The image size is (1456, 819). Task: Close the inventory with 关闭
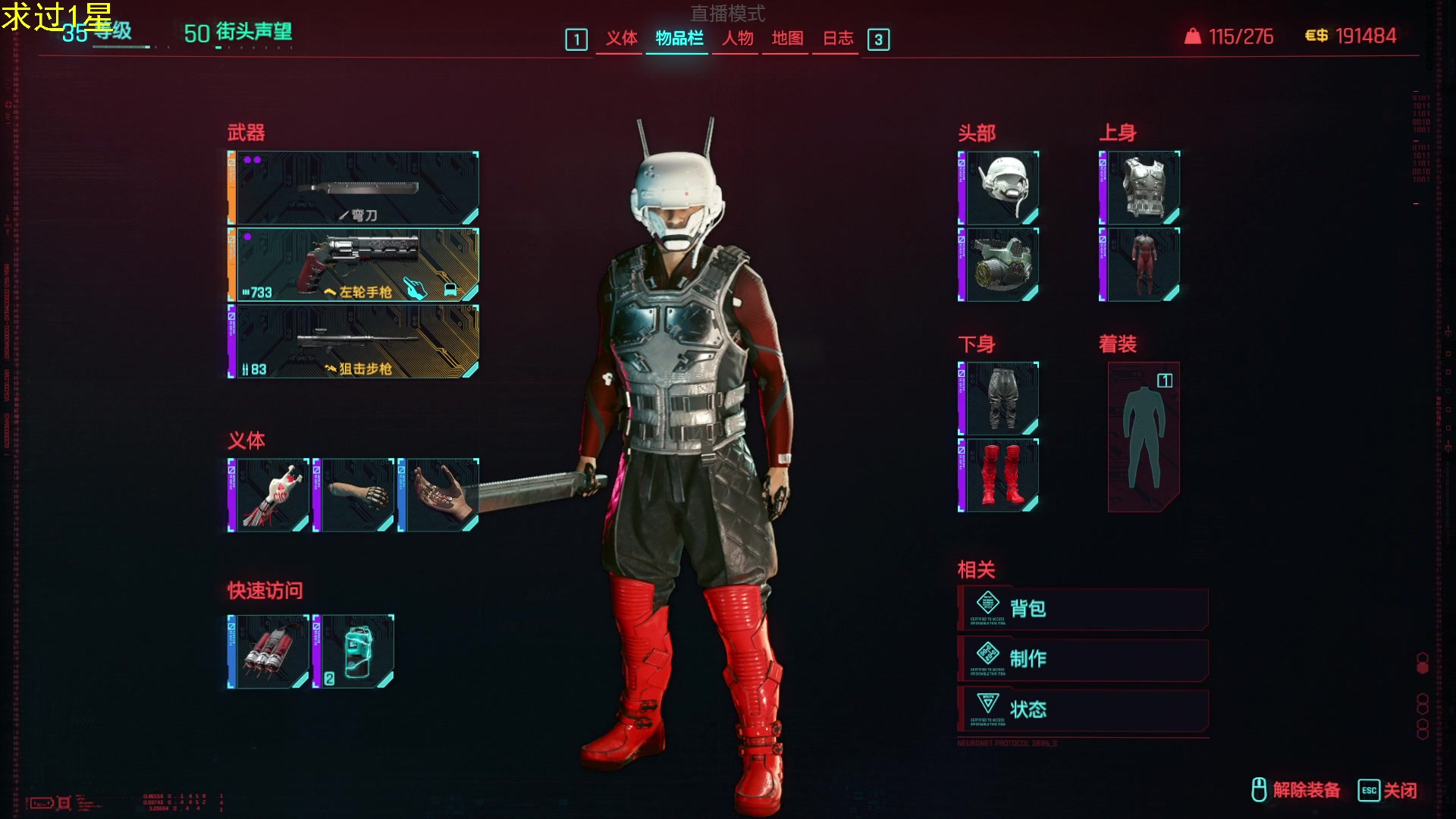click(x=1388, y=790)
